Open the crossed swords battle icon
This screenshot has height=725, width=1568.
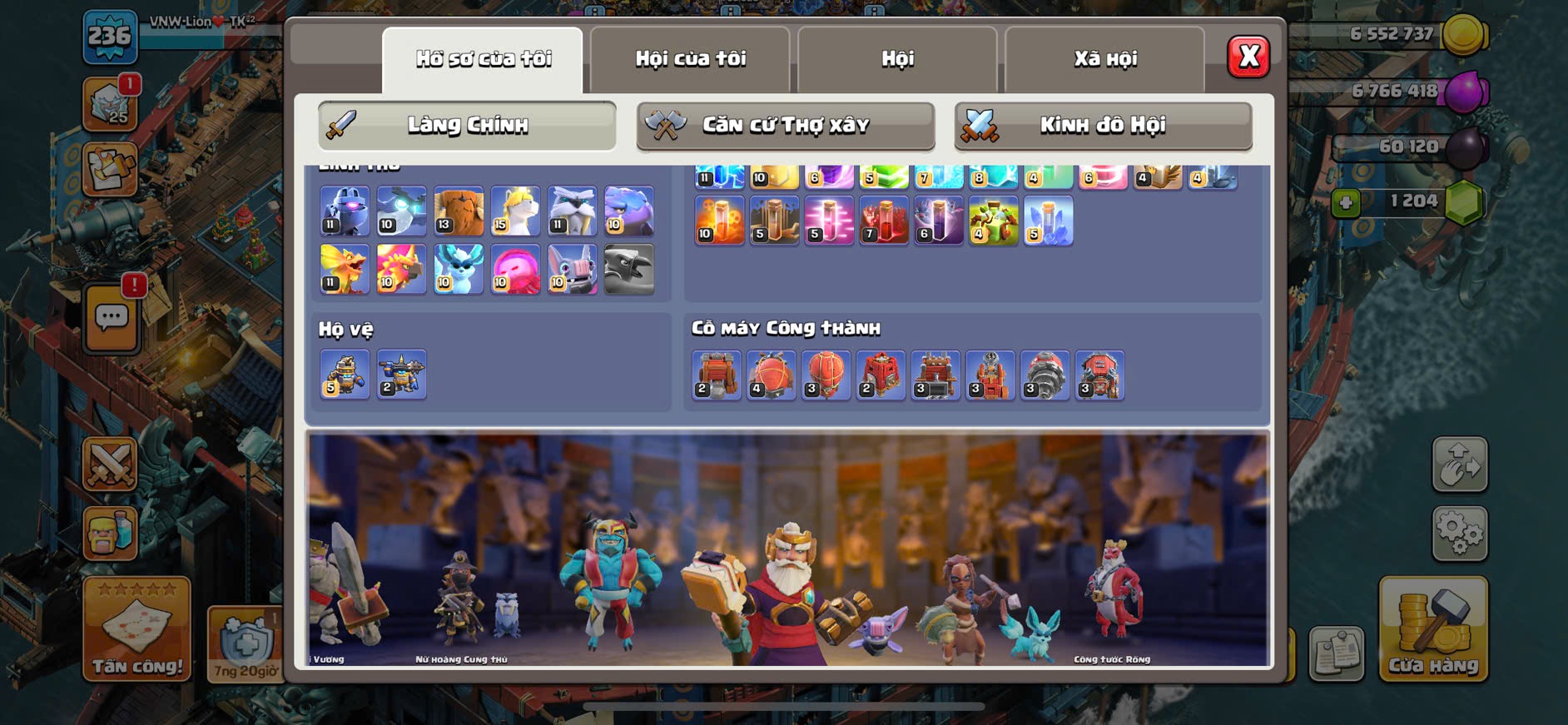pyautogui.click(x=110, y=464)
